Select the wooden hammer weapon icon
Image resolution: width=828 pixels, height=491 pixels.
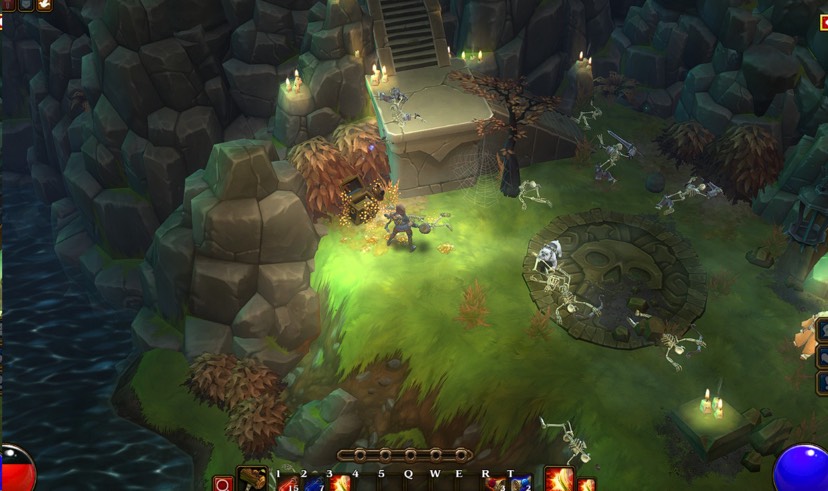coord(254,481)
